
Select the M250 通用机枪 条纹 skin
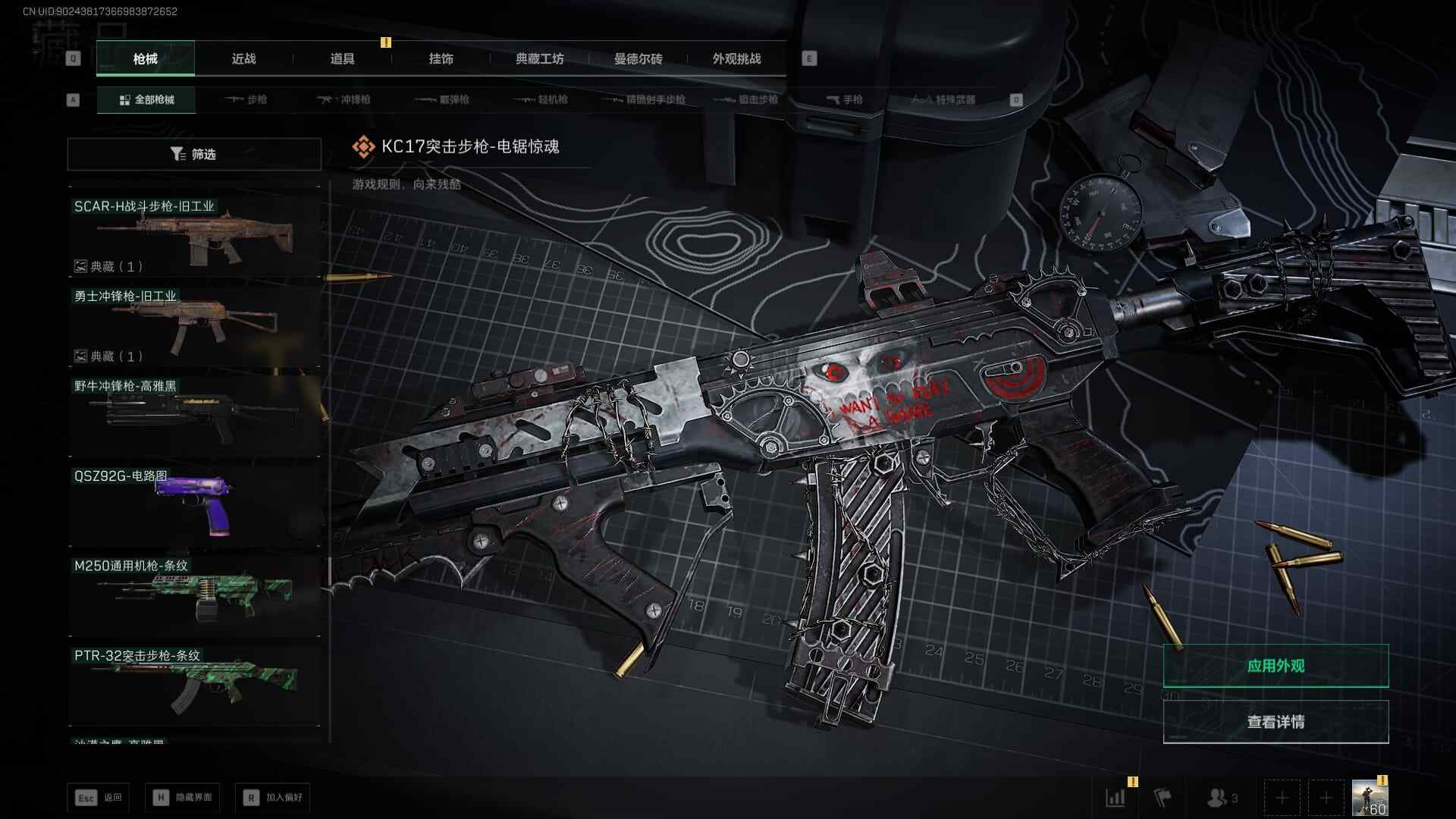[194, 593]
